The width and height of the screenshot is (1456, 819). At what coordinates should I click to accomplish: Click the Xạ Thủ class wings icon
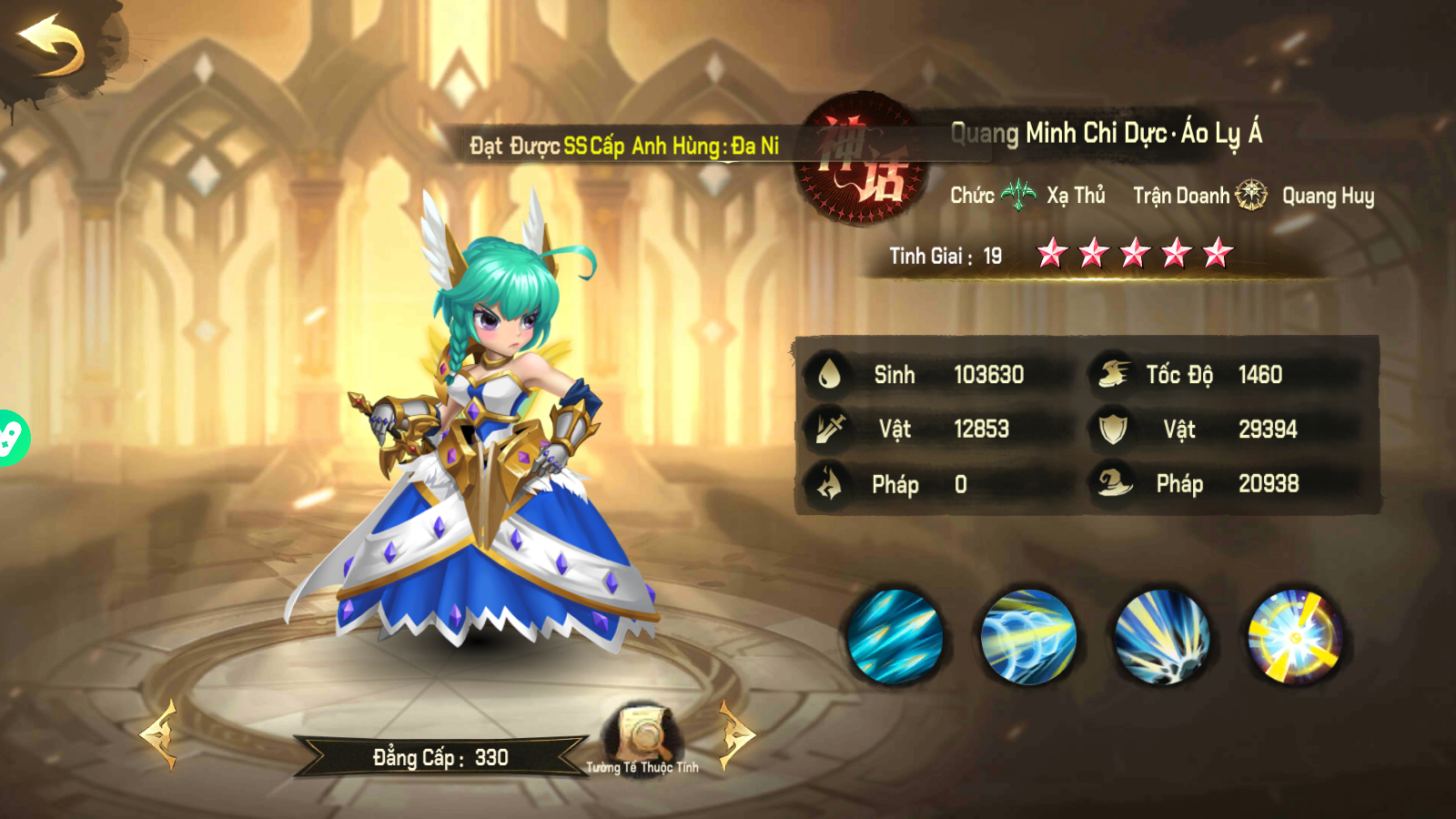click(x=1019, y=192)
